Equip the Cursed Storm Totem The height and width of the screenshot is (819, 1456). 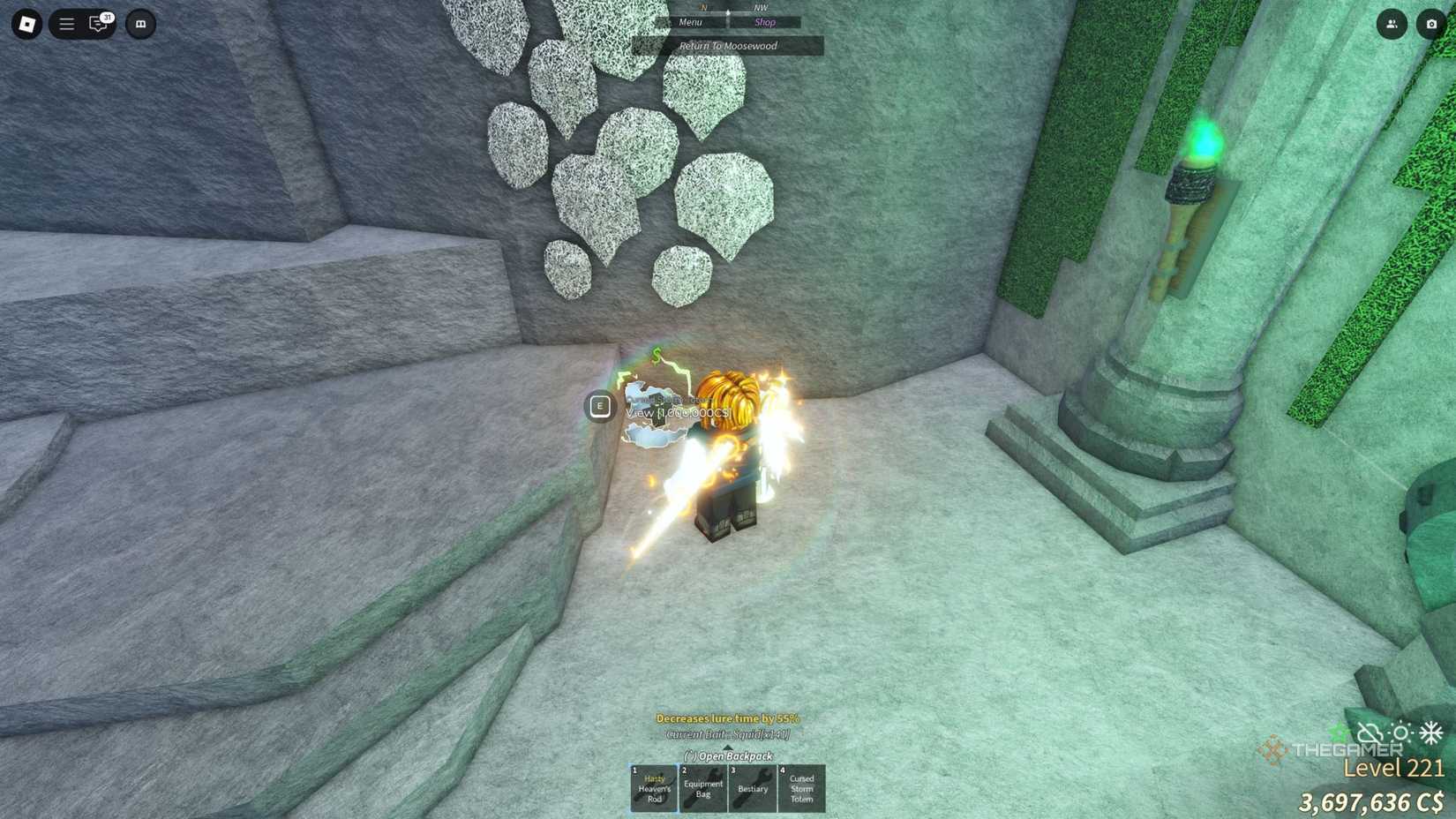coord(801,788)
